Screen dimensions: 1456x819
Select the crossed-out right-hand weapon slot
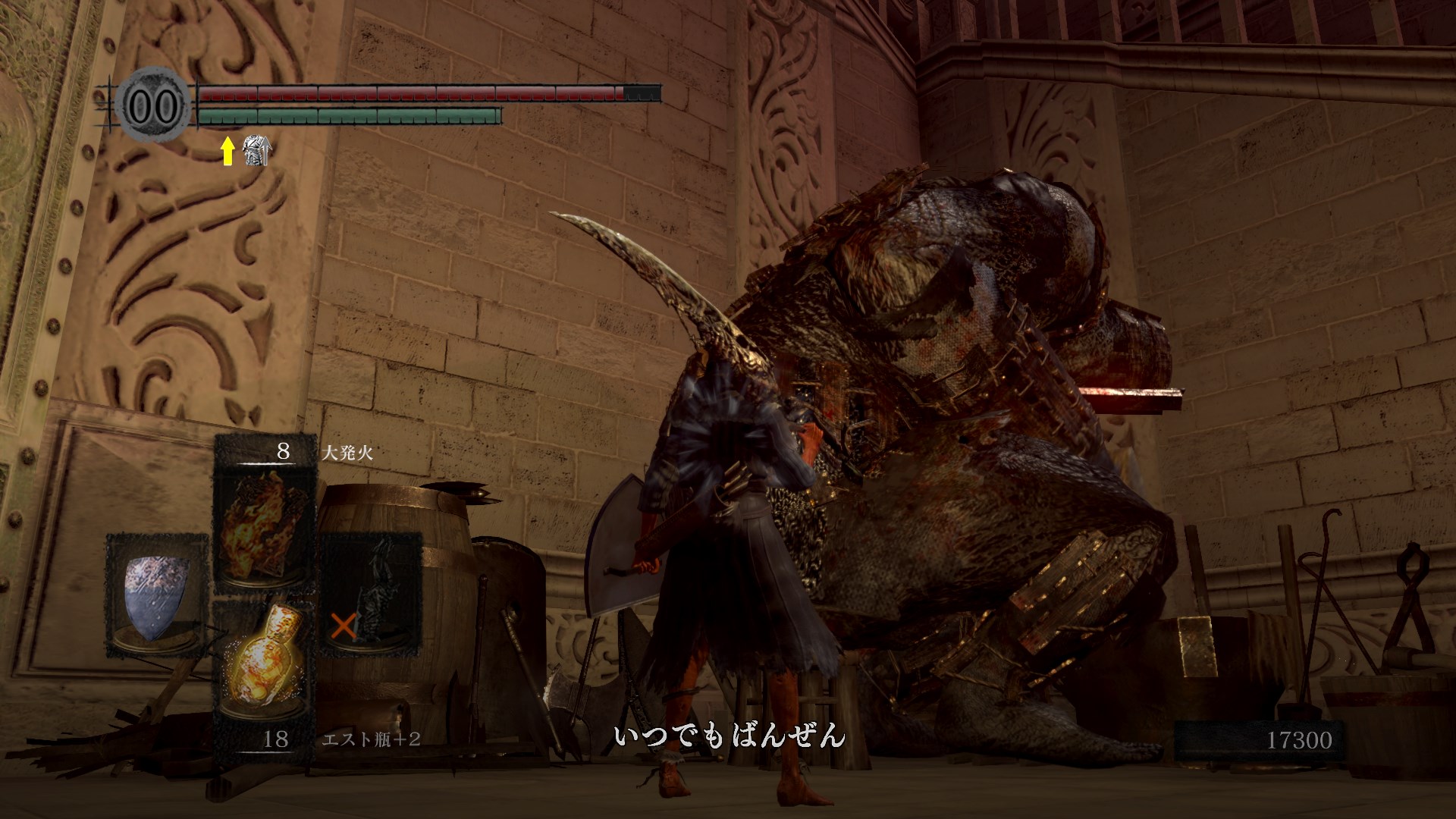pos(370,595)
